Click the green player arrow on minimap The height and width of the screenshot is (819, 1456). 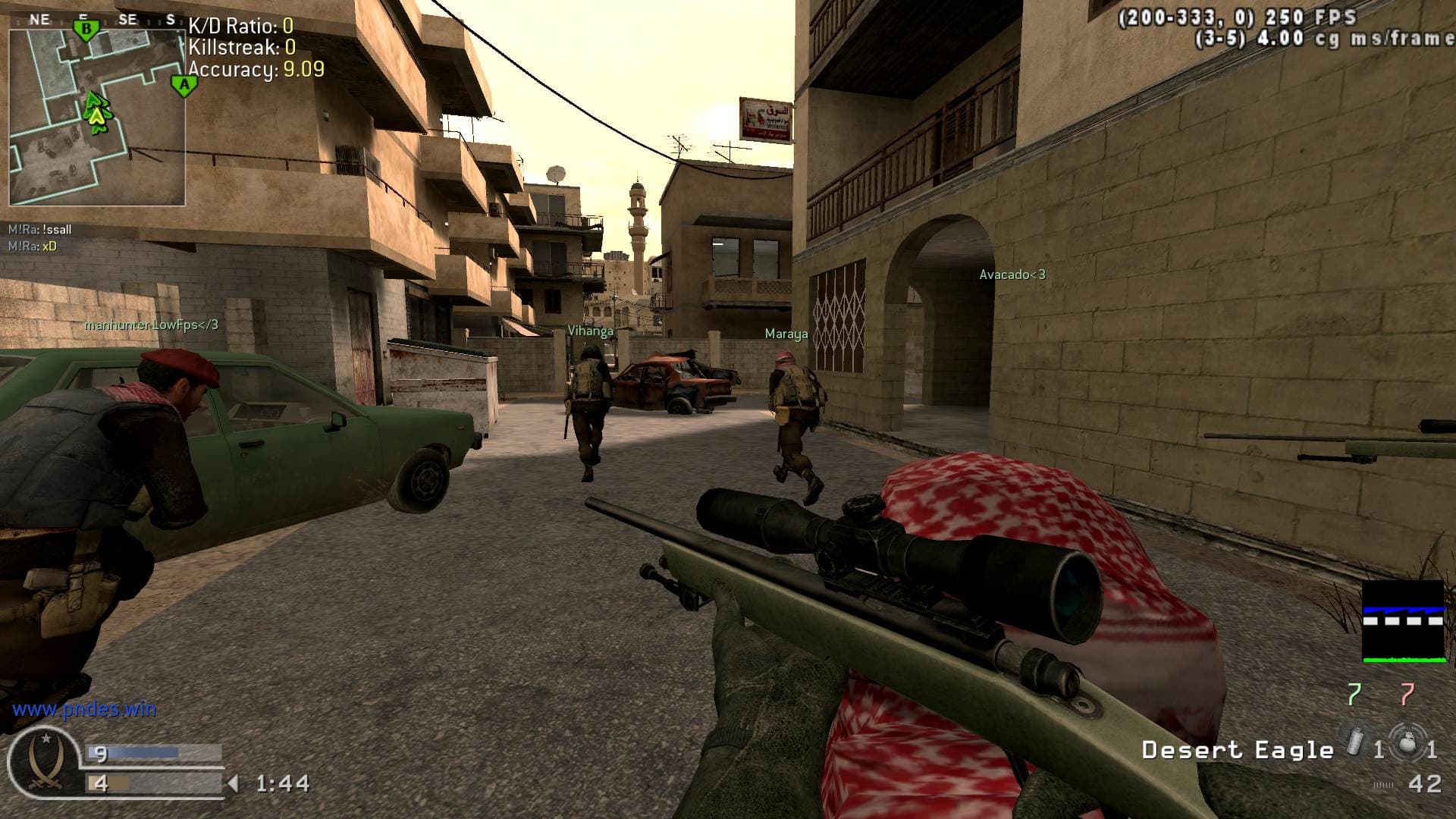(x=96, y=114)
